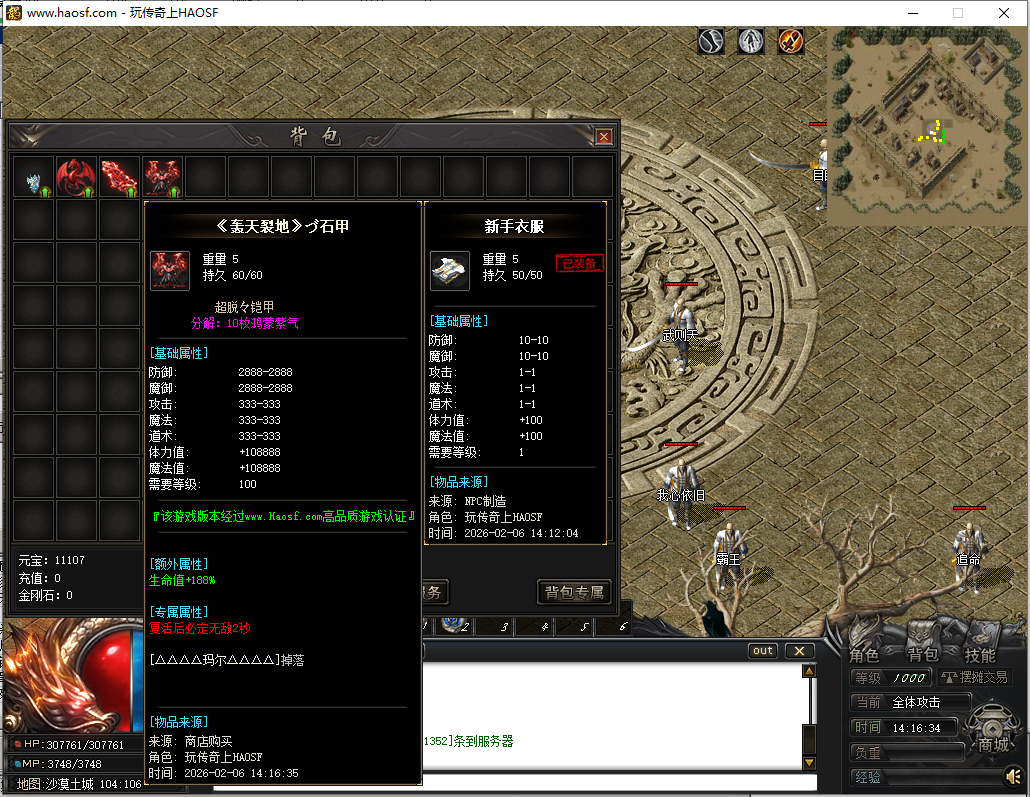The height and width of the screenshot is (797, 1030).
Task: Open the 技能 skills panel
Action: point(980,655)
